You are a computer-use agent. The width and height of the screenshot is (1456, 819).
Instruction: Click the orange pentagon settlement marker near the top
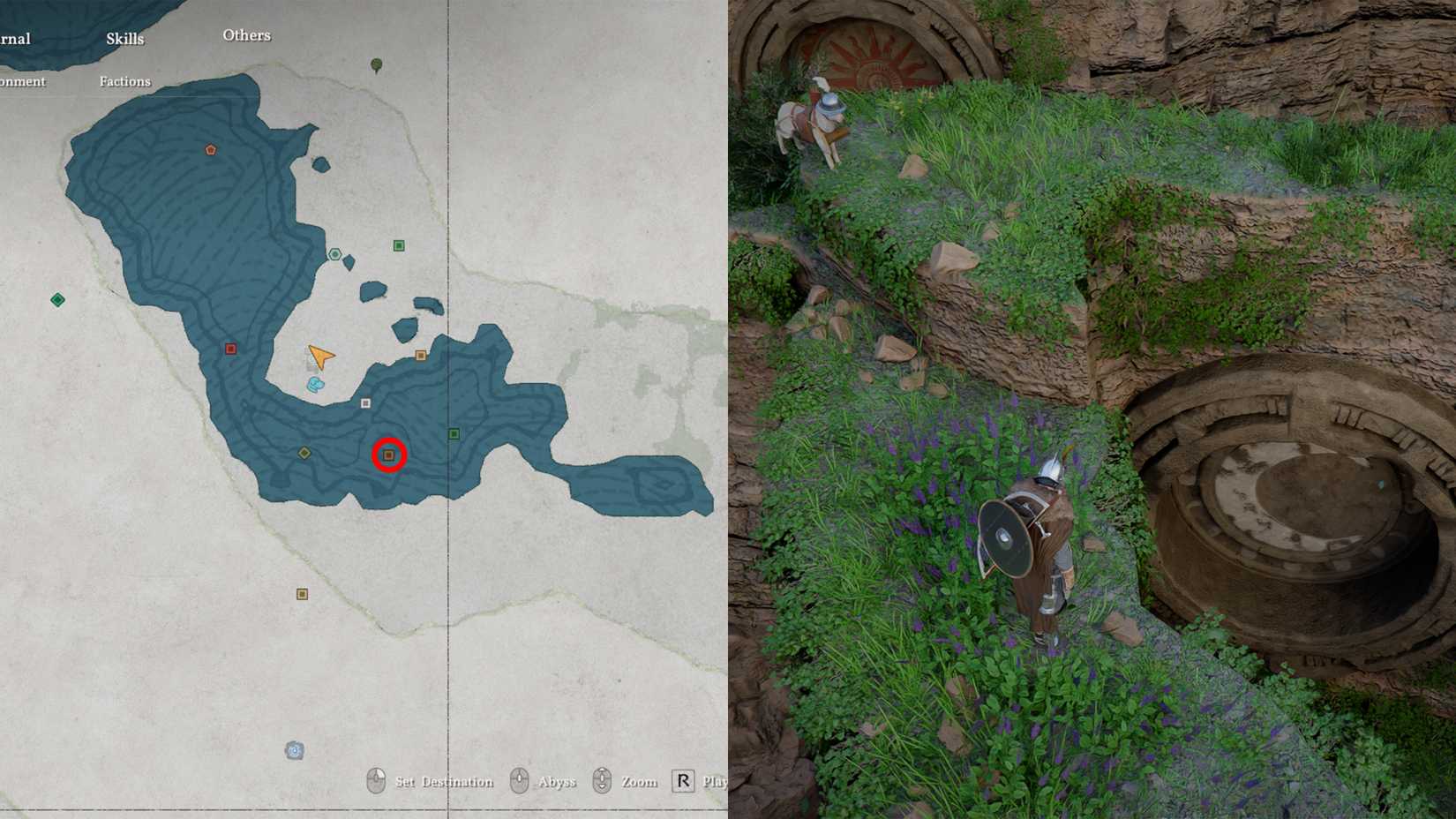(209, 150)
